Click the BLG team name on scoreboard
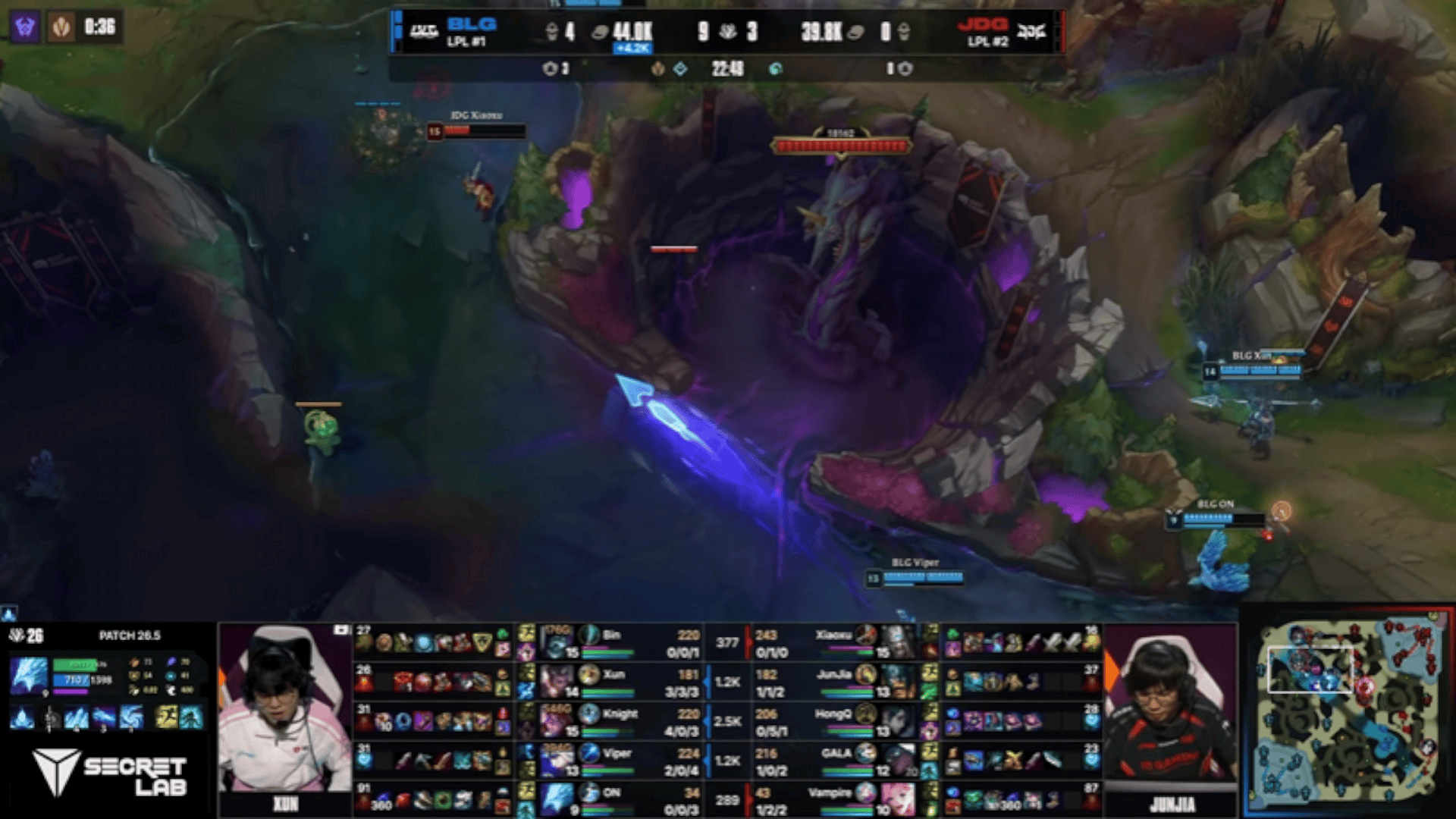1456x819 pixels. (x=471, y=25)
